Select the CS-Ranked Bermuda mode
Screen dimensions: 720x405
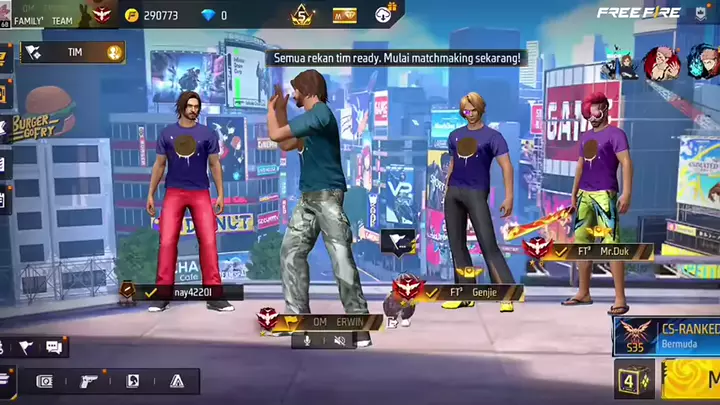(x=668, y=335)
